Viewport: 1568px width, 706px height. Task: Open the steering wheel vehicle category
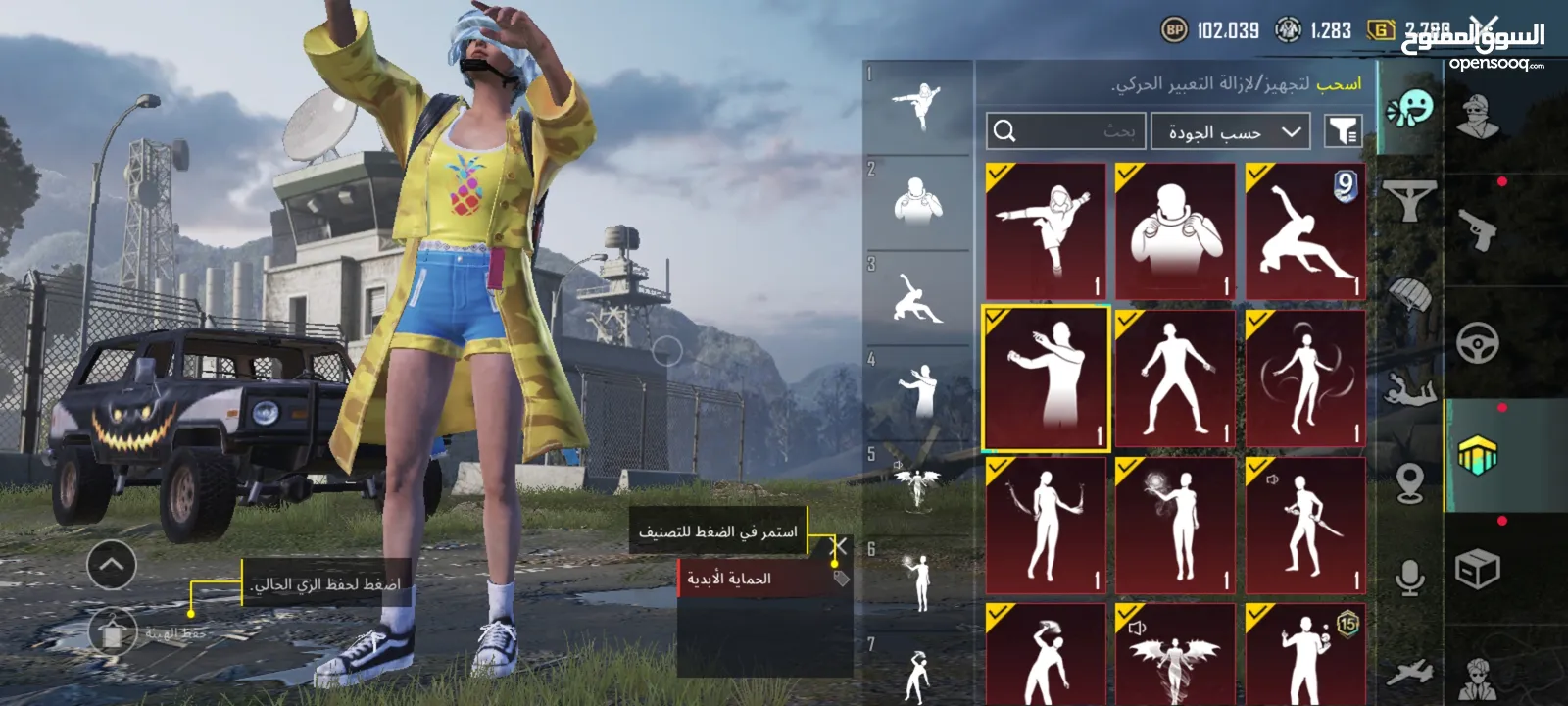(1477, 343)
